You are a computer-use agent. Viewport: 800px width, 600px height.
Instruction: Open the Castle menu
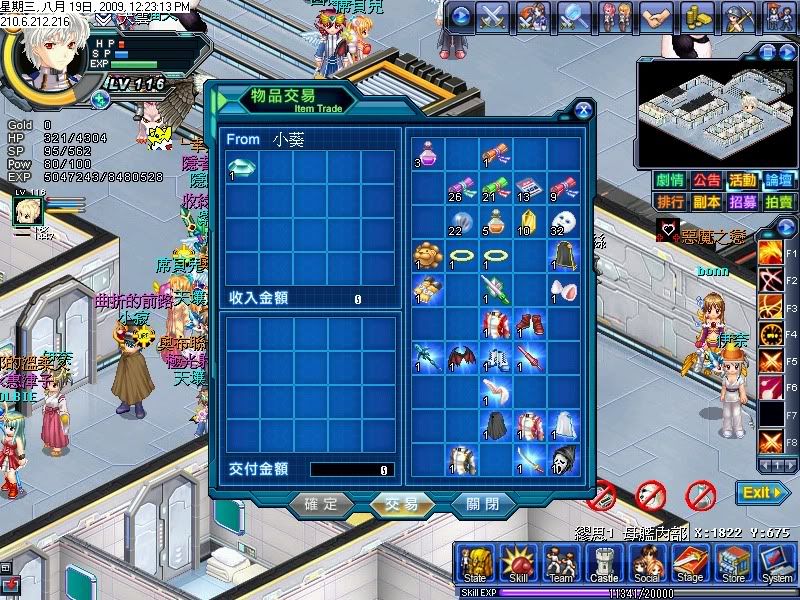(x=604, y=565)
